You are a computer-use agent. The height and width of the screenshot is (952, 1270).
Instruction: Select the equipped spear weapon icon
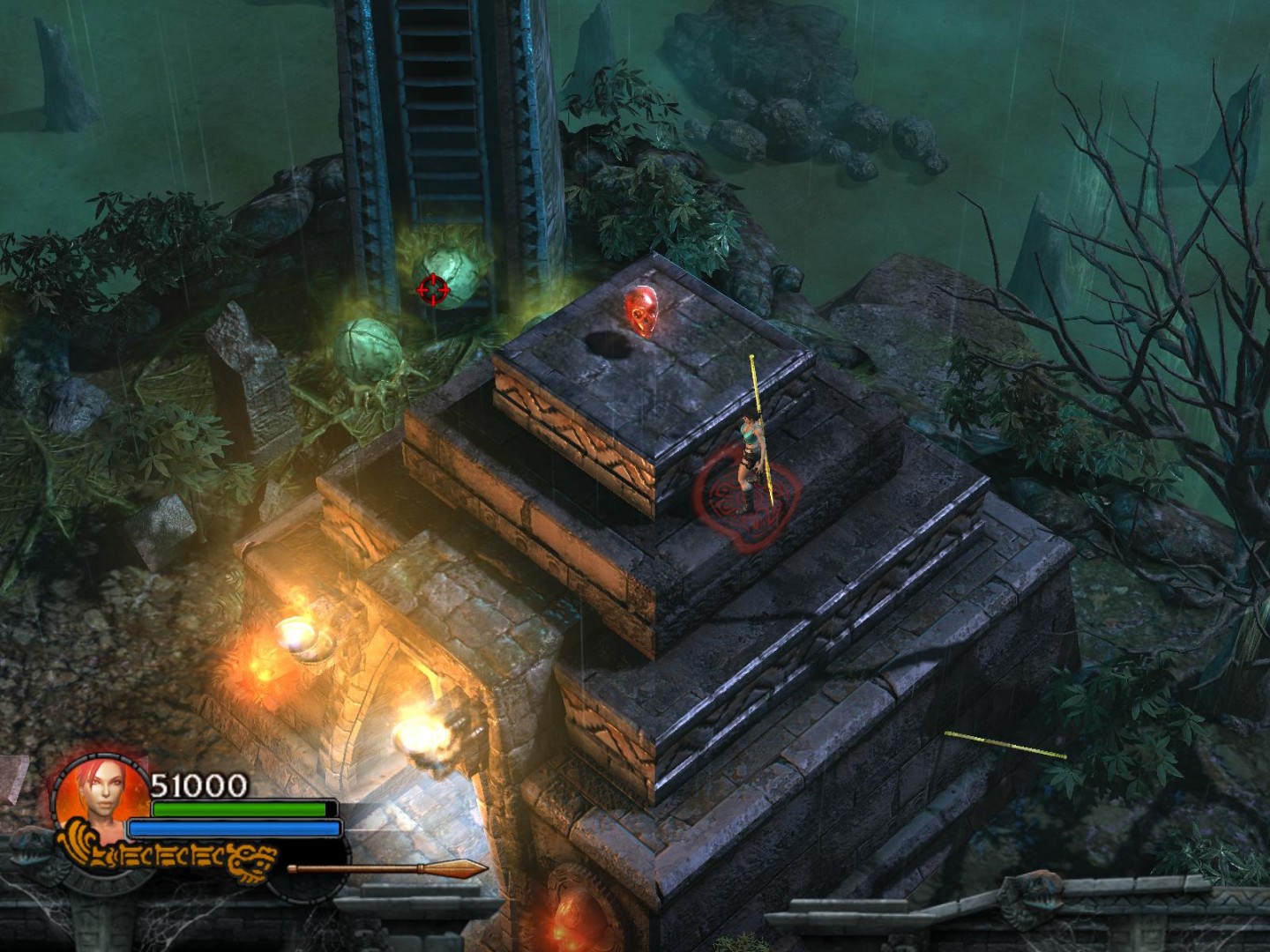click(386, 869)
